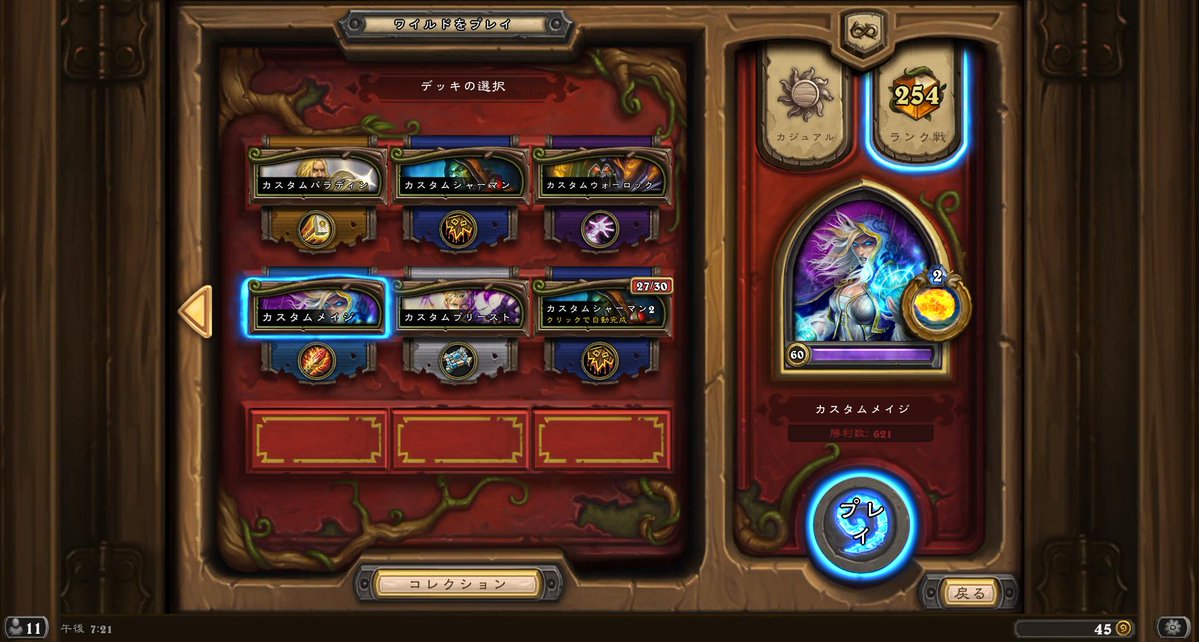Pick the カスタムメイジ deck
This screenshot has height=642, width=1199.
[x=317, y=307]
